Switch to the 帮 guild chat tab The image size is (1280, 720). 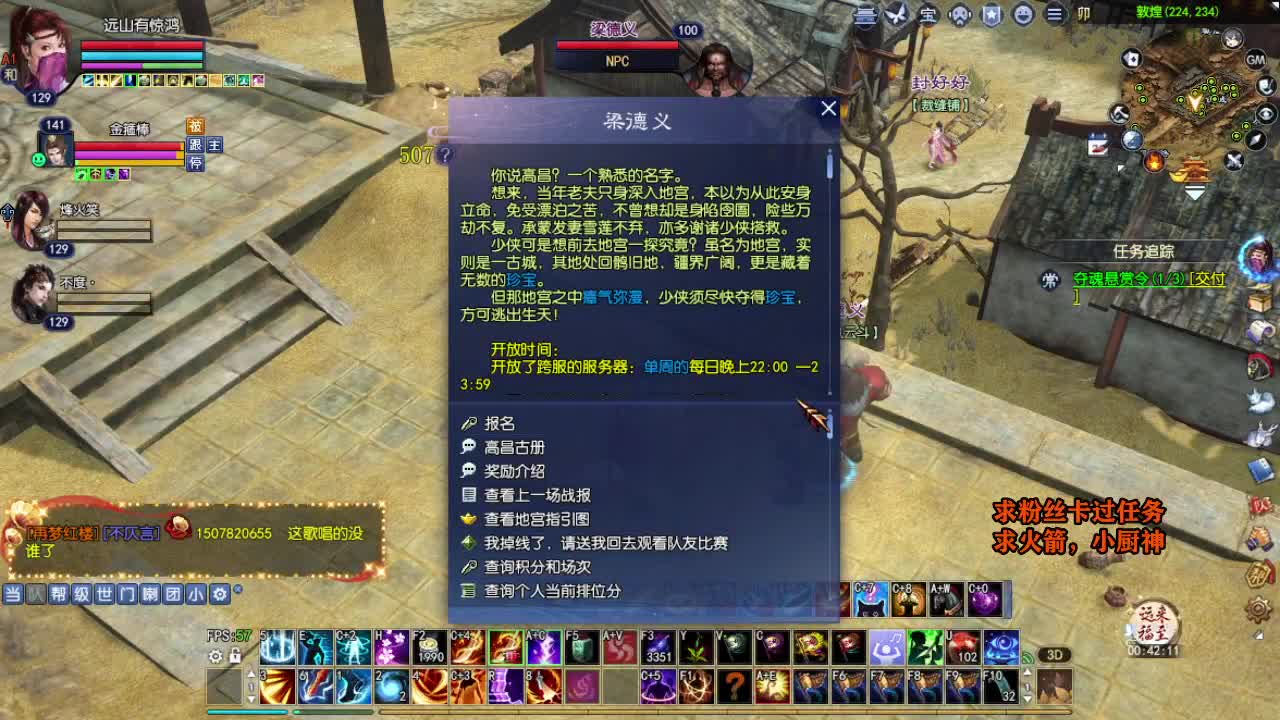pyautogui.click(x=60, y=593)
